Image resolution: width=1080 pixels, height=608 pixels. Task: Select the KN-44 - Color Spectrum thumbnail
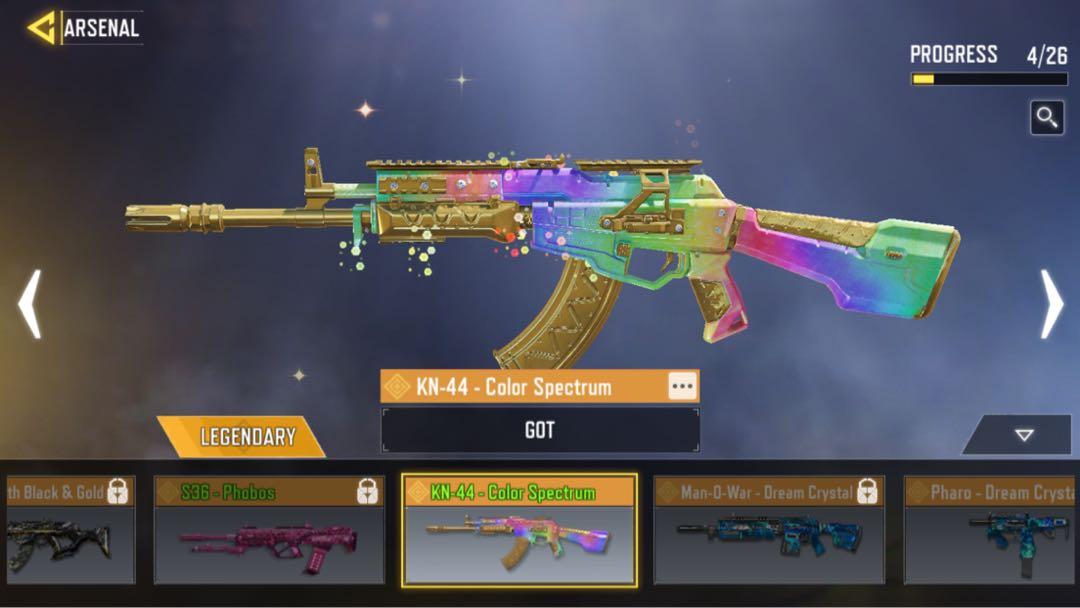tap(519, 530)
